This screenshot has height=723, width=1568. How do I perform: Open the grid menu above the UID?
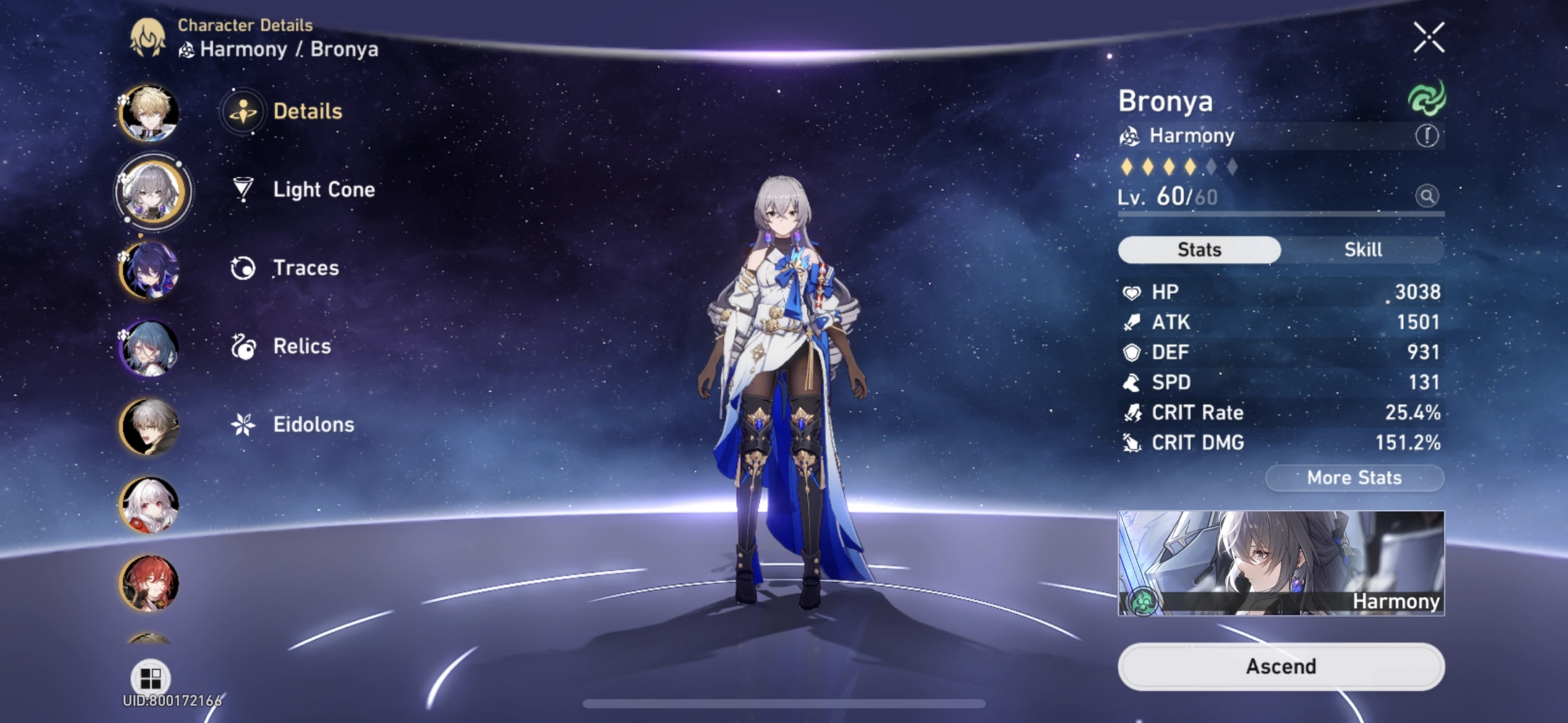pyautogui.click(x=151, y=678)
